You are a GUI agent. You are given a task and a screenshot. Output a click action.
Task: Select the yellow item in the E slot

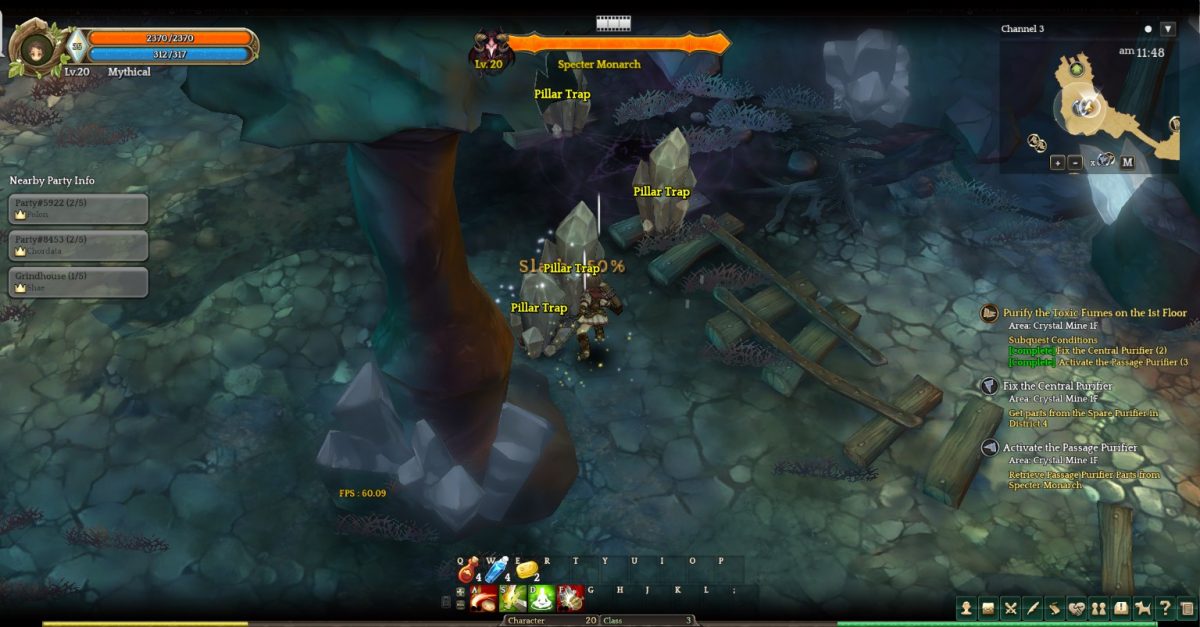click(x=527, y=571)
